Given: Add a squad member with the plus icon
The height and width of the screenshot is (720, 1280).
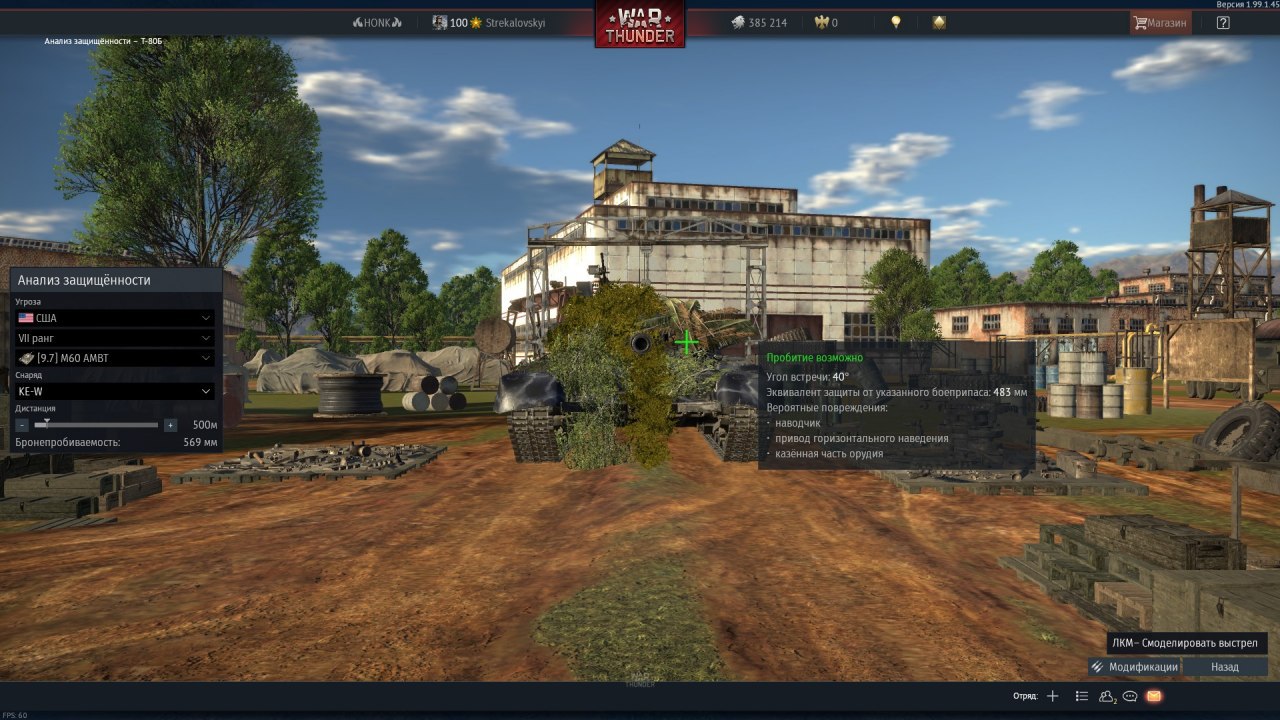Looking at the screenshot, I should (x=1052, y=696).
